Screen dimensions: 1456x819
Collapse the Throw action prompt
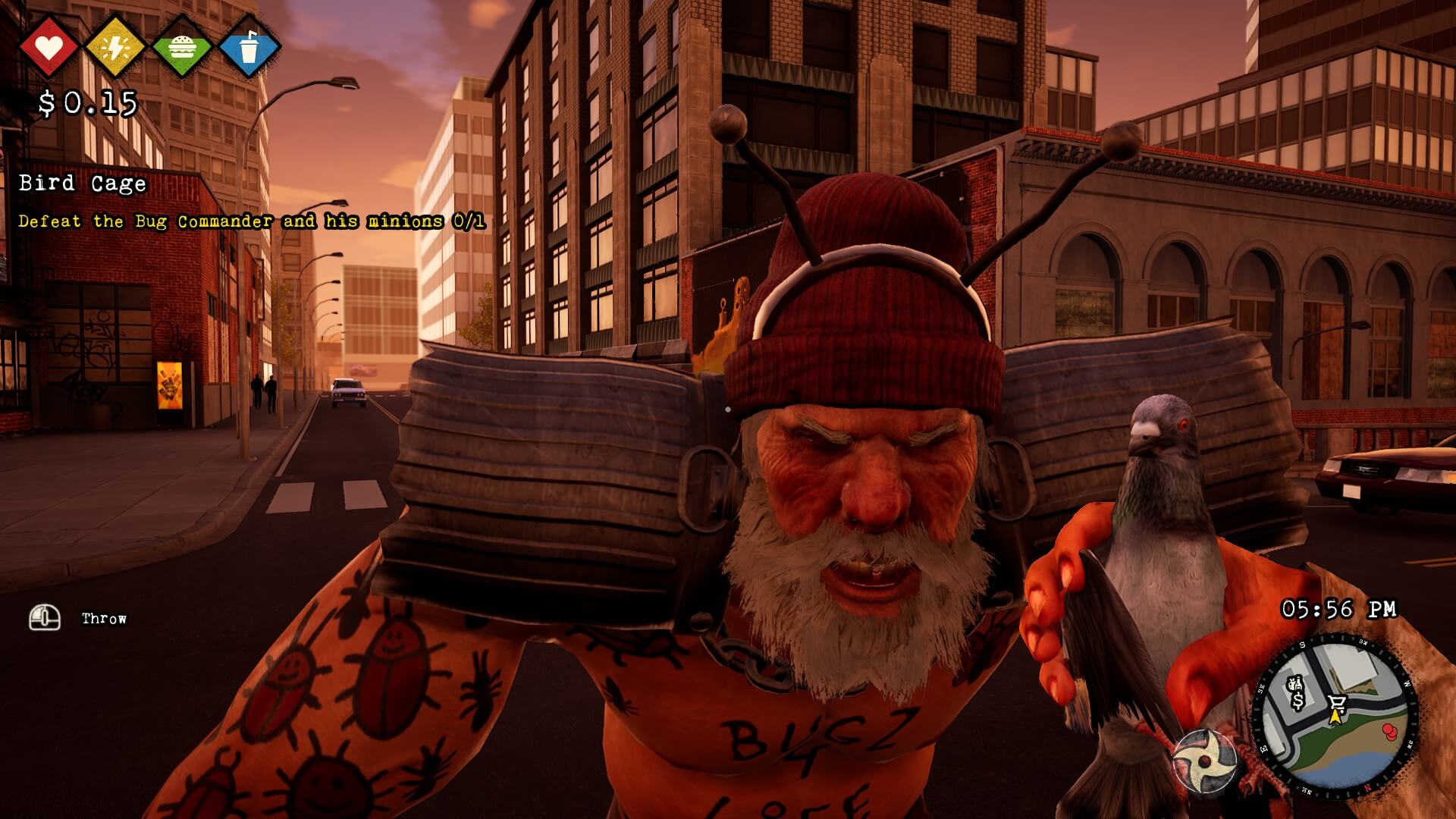(102, 618)
